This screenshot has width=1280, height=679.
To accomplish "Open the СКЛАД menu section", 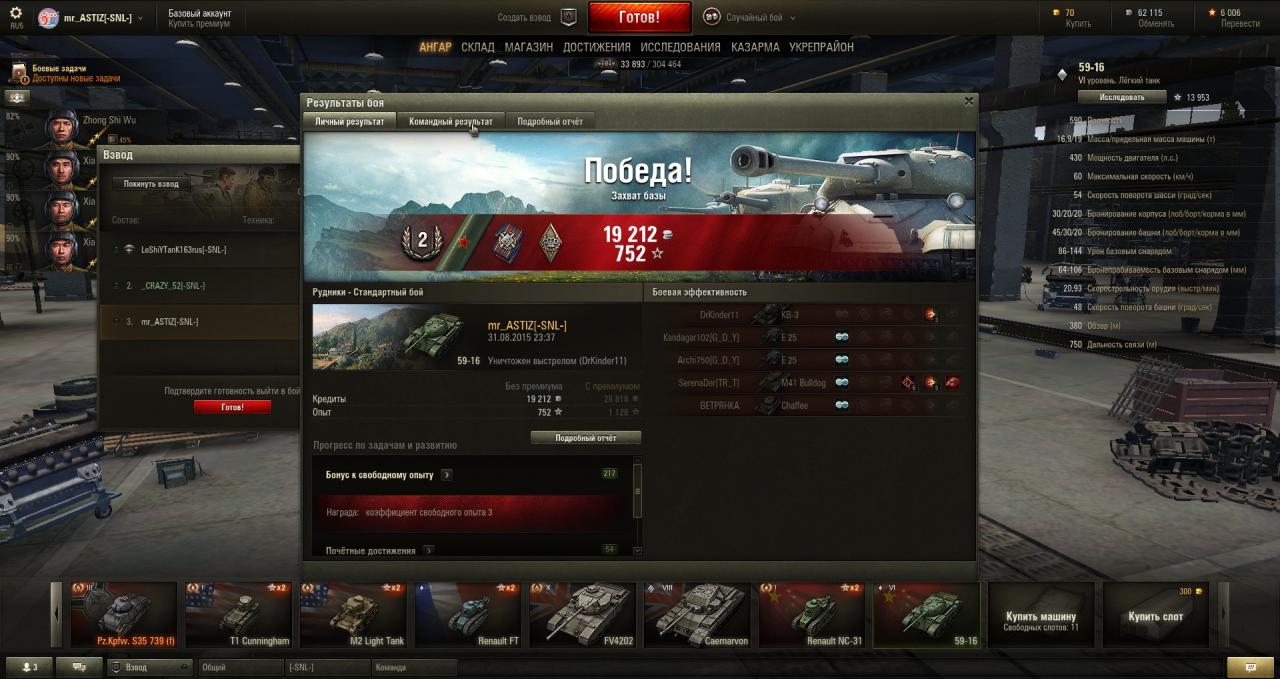I will (x=478, y=47).
